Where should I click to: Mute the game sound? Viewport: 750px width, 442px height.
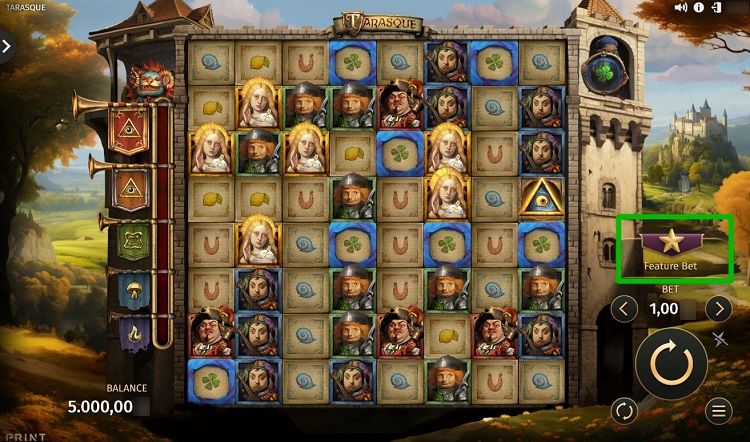pyautogui.click(x=682, y=8)
